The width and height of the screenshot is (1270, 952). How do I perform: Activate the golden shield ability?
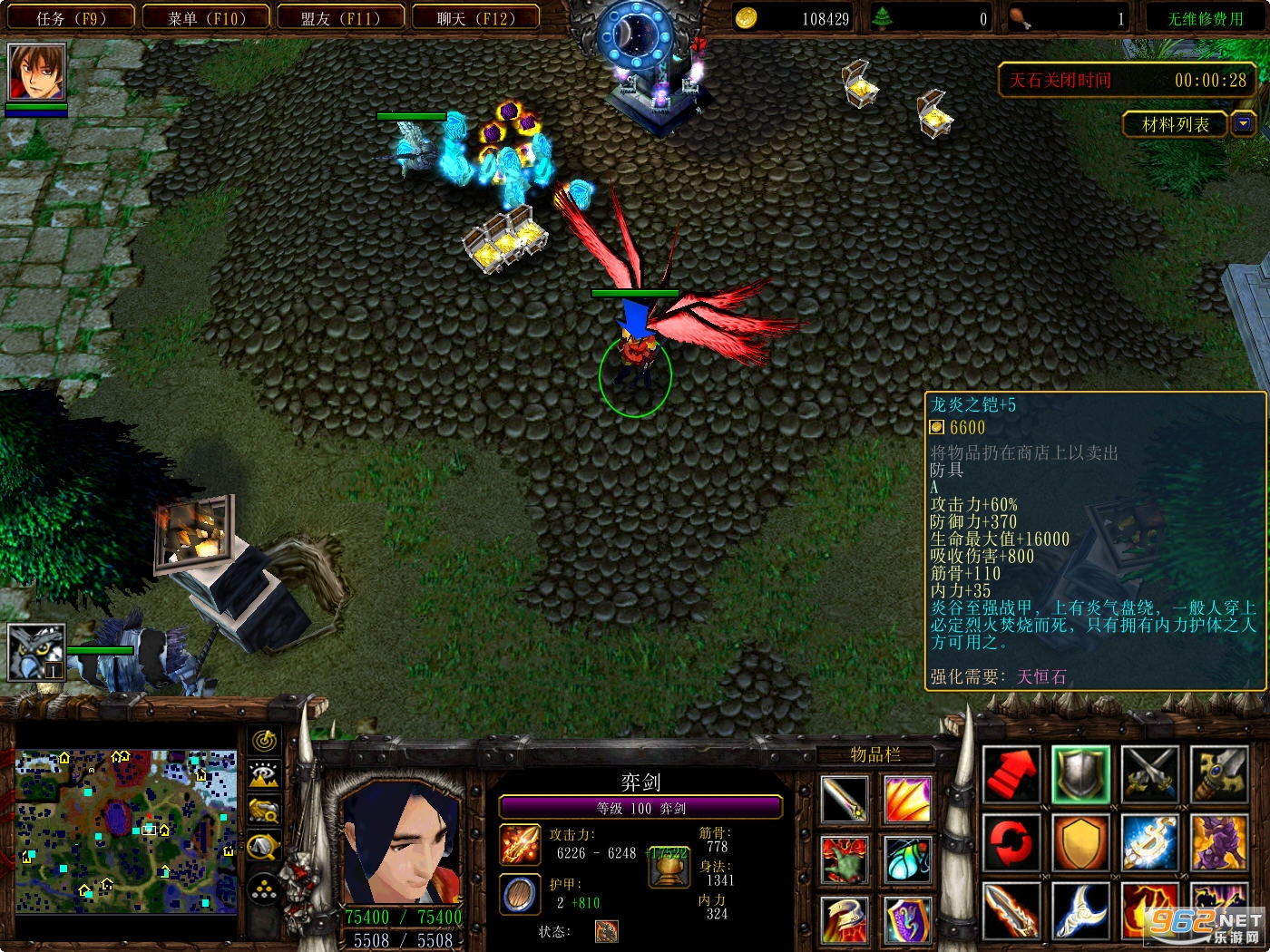coord(1080,842)
